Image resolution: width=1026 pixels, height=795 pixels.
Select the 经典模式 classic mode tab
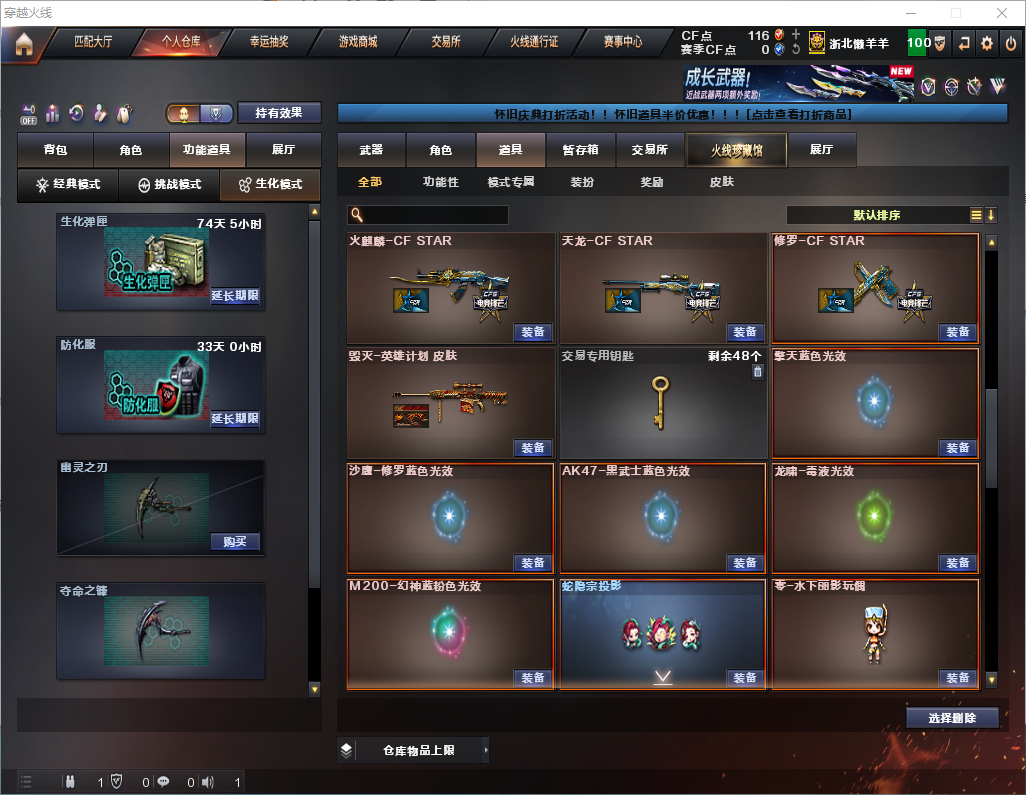pos(68,185)
